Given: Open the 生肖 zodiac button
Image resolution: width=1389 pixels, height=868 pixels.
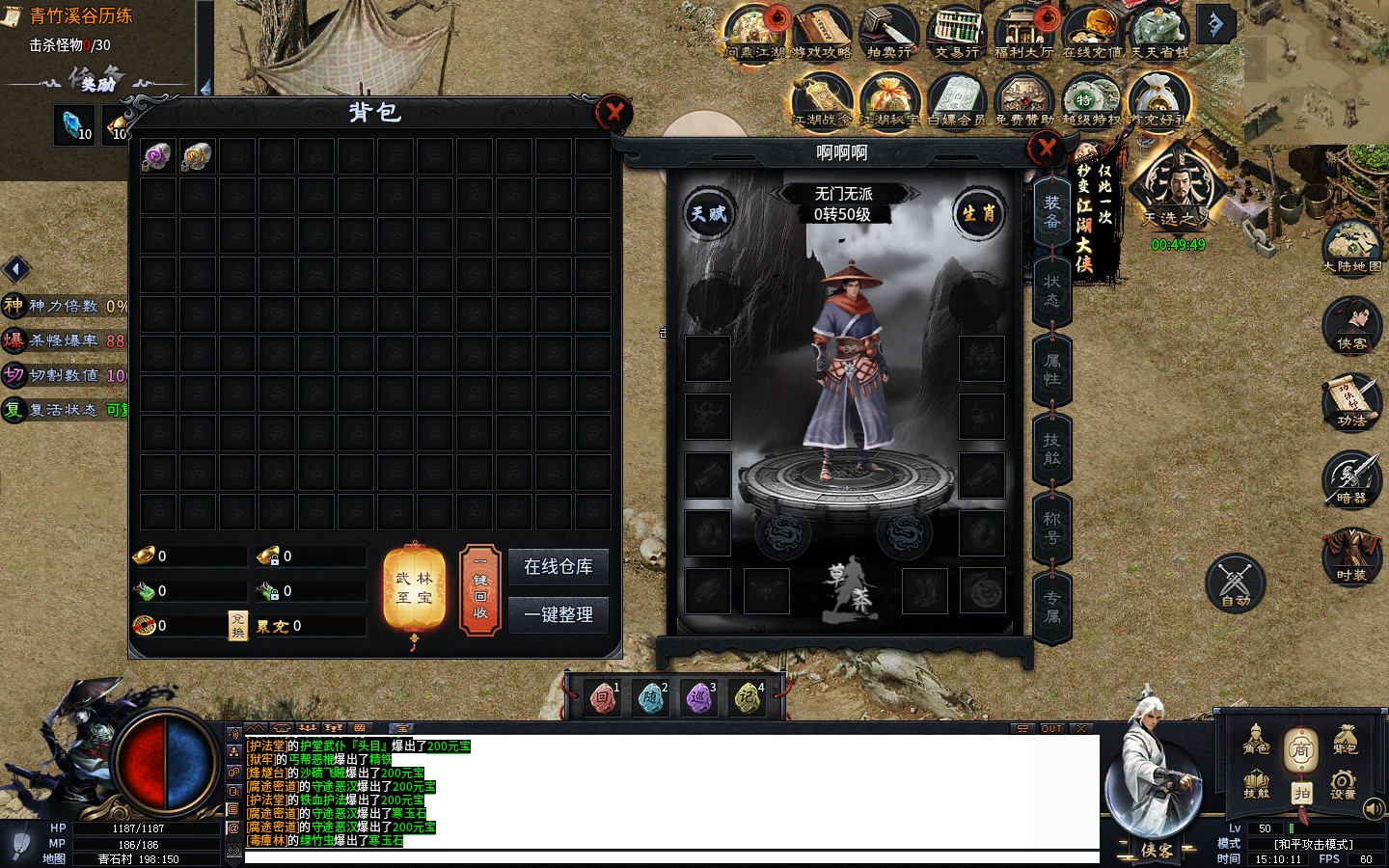Looking at the screenshot, I should coord(979,213).
